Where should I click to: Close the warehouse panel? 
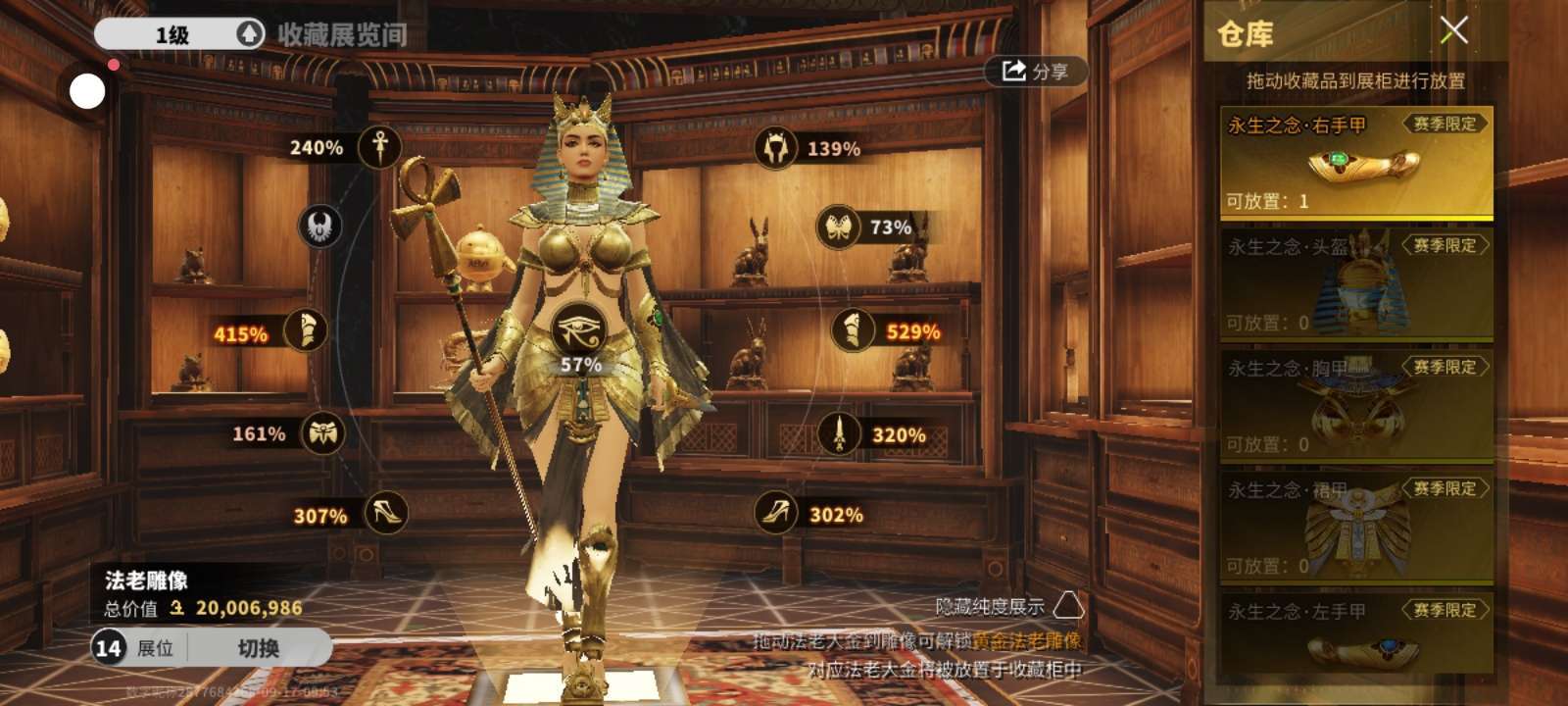point(1453,30)
